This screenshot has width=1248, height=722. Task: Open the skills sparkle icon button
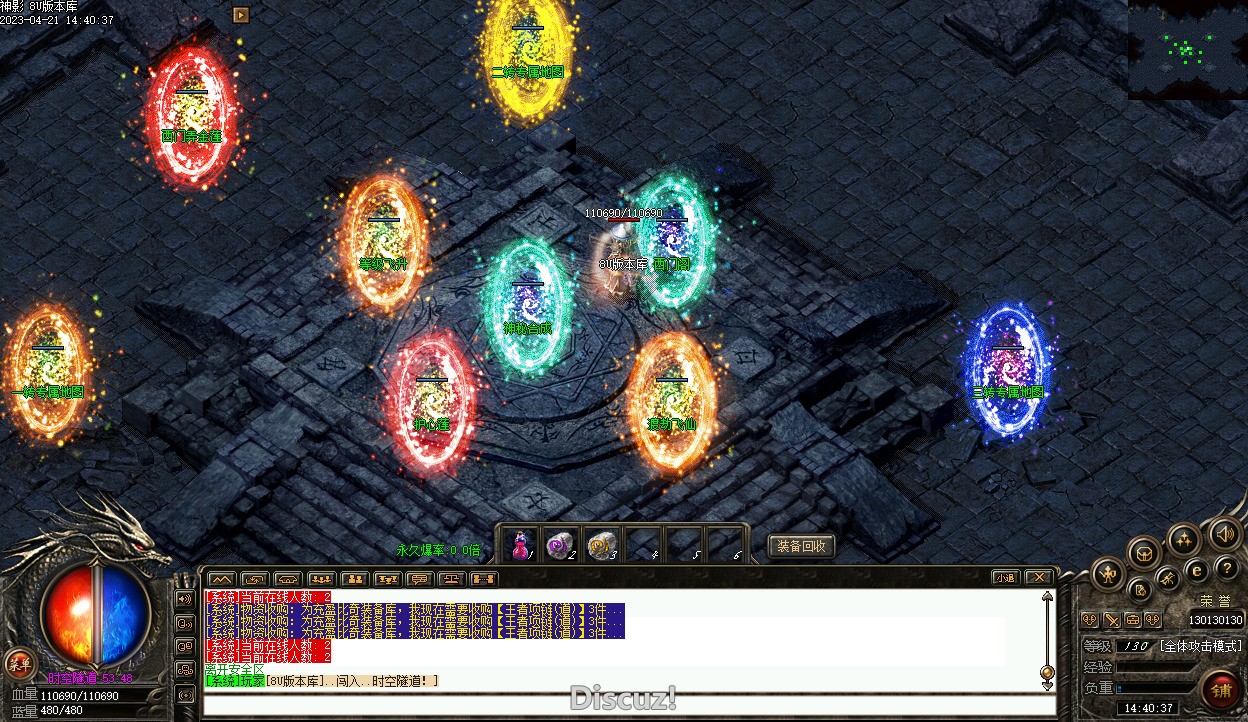(1184, 539)
